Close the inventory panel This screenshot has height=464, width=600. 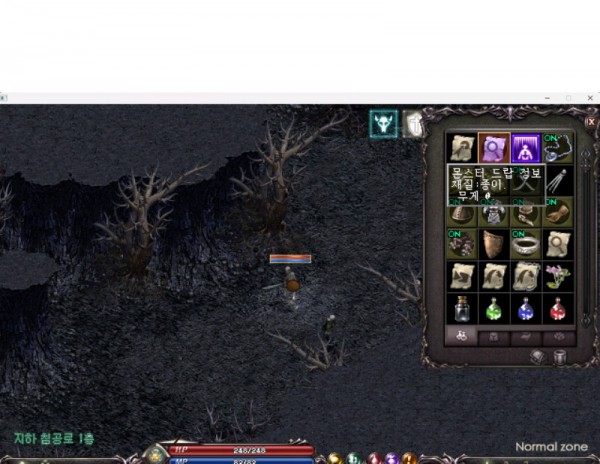590,121
